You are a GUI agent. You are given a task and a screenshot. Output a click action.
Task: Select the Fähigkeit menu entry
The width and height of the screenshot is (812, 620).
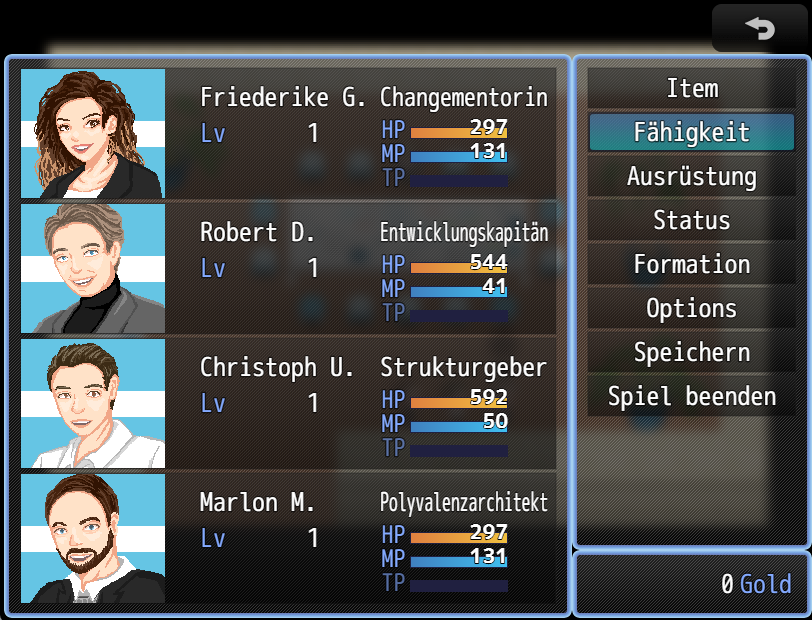(691, 133)
